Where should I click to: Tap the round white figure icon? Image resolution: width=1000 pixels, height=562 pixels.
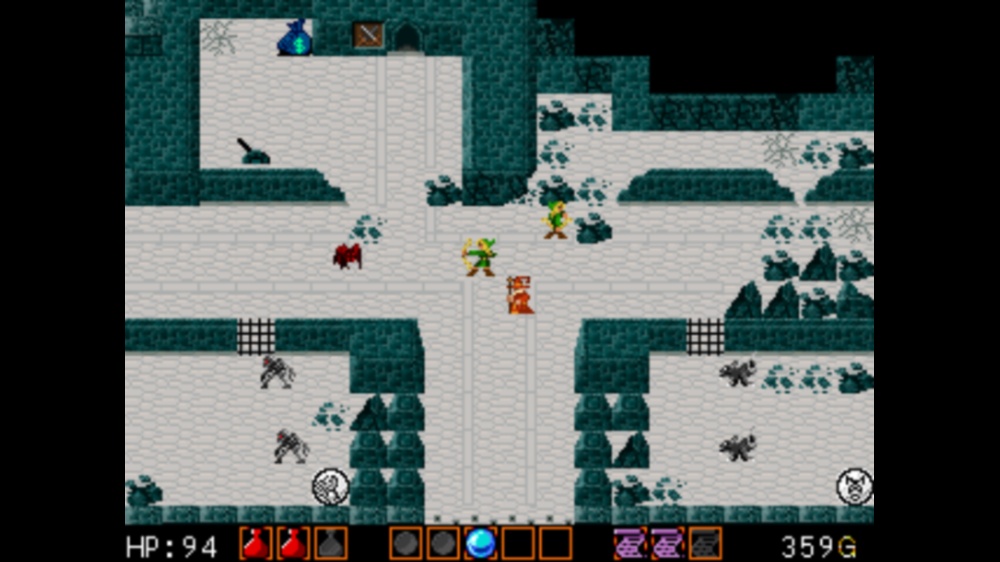[330, 487]
